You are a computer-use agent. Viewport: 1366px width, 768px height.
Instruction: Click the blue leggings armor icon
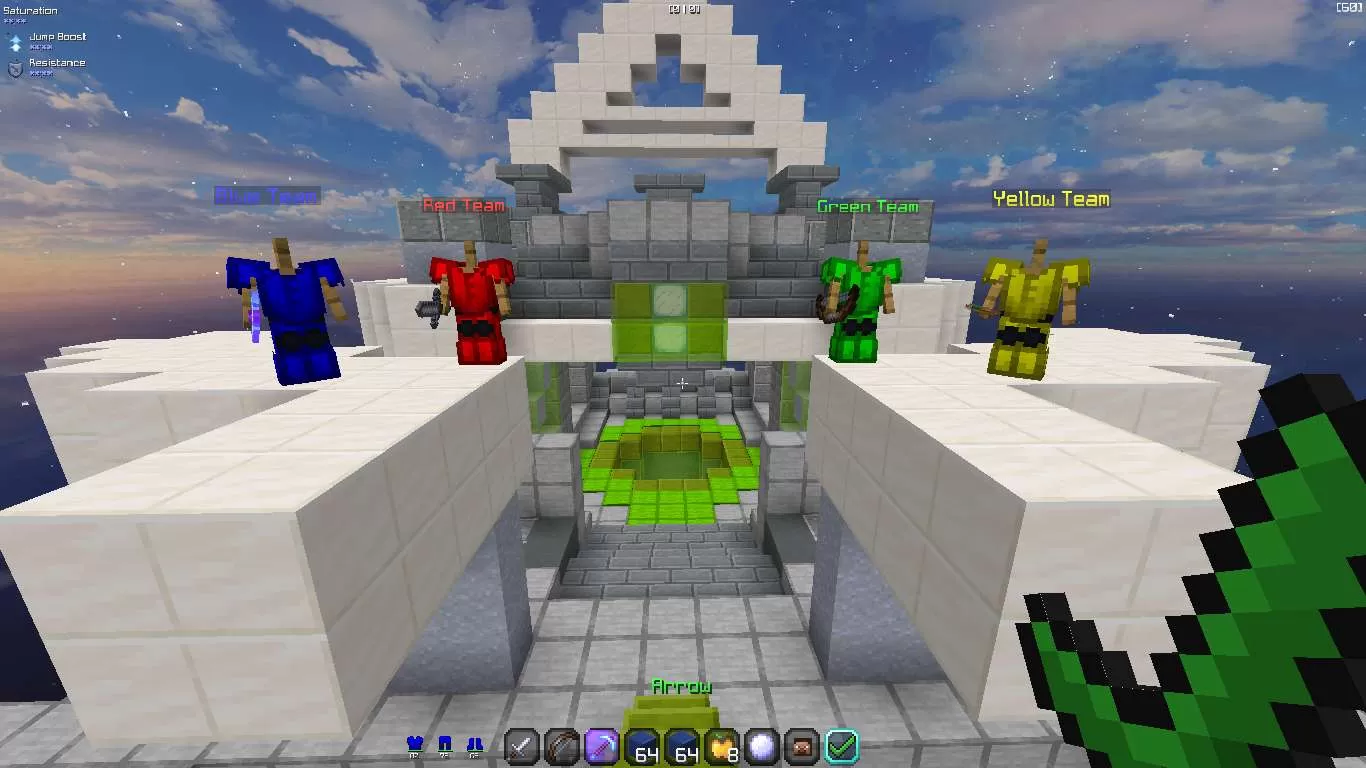pyautogui.click(x=446, y=744)
